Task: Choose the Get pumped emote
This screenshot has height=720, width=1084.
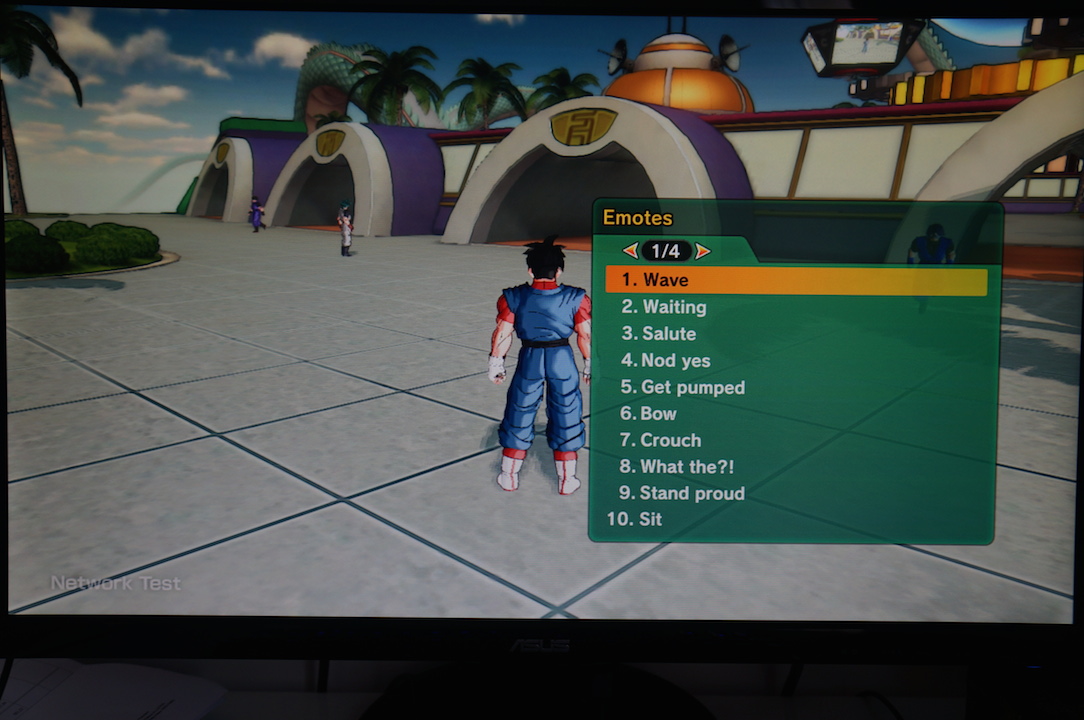Action: pyautogui.click(x=692, y=387)
